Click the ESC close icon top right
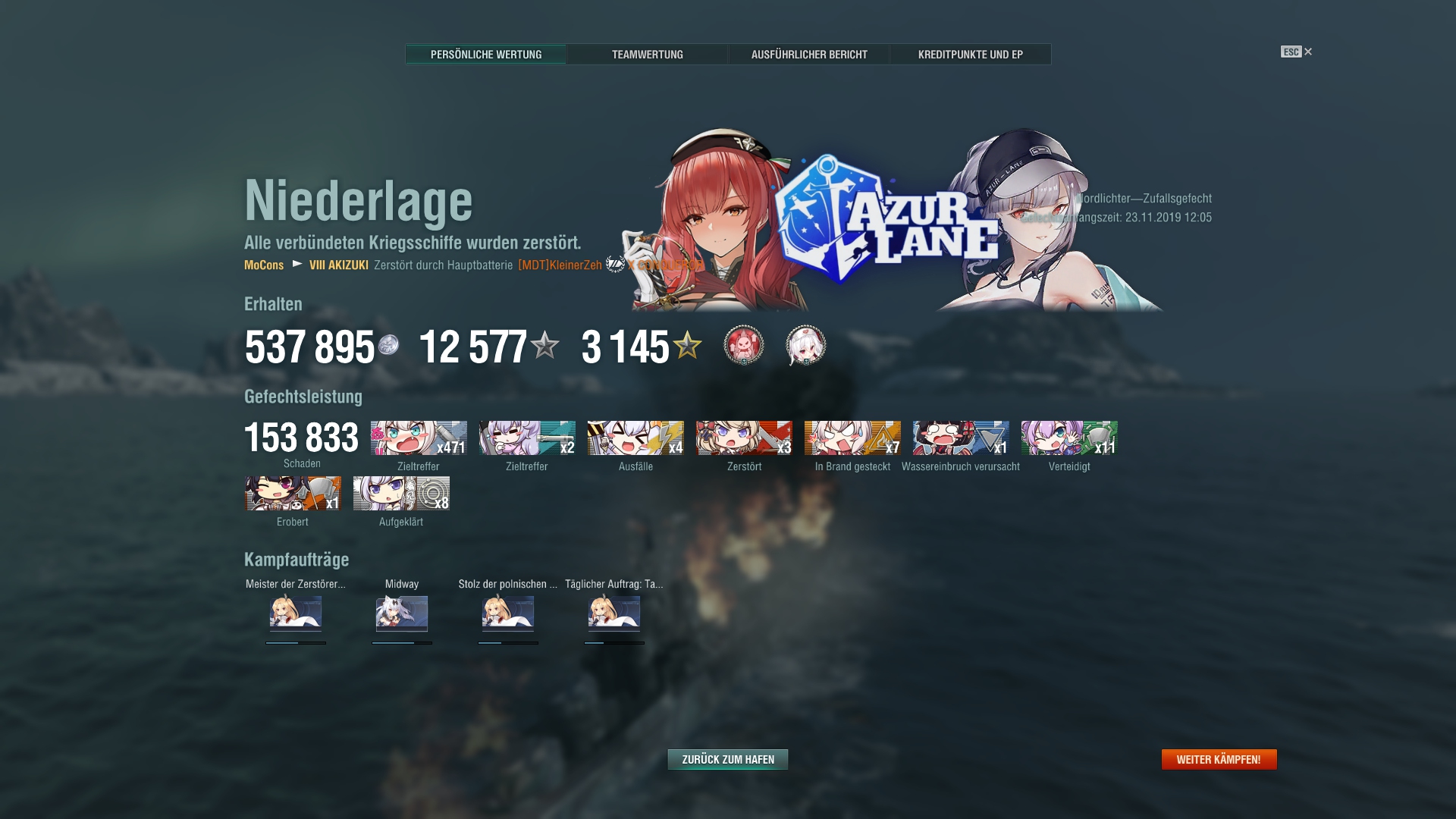 coord(1307,52)
